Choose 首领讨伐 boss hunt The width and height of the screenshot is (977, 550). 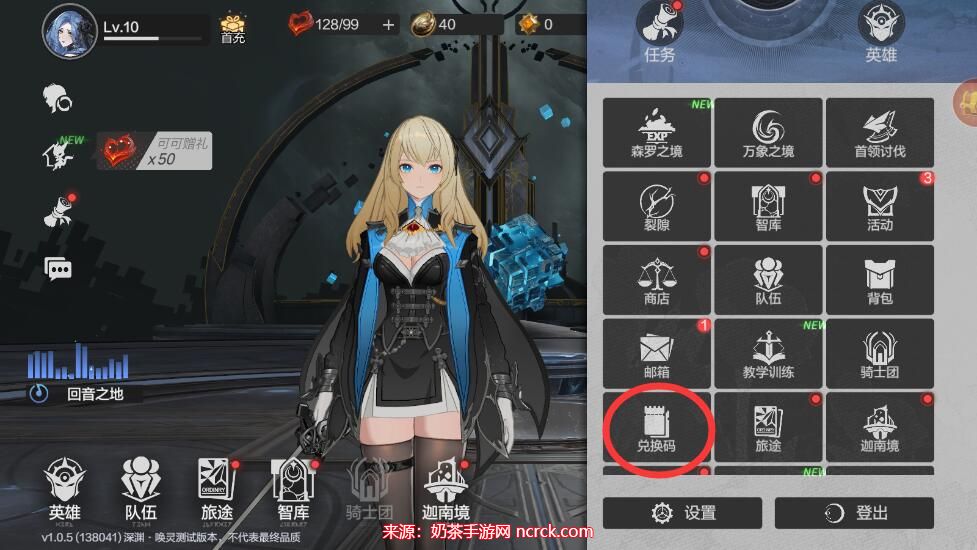879,133
